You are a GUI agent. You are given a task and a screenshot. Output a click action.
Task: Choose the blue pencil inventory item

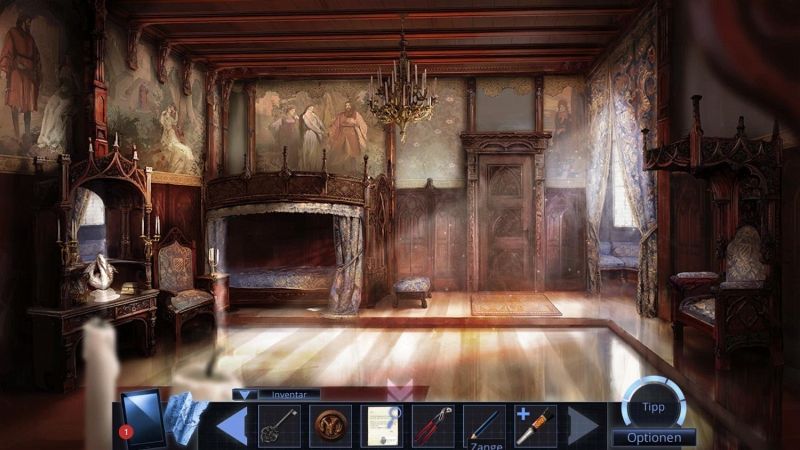tap(484, 425)
